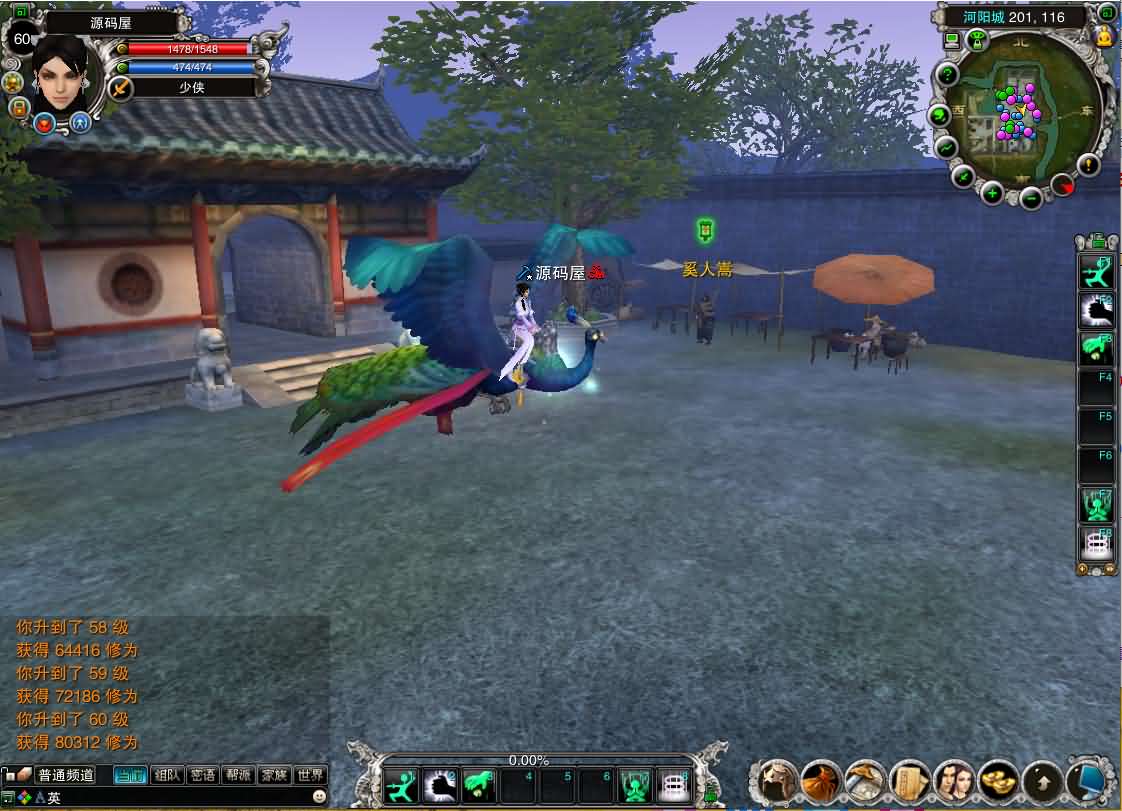Select the 密语 whisper chat tab

tap(203, 775)
